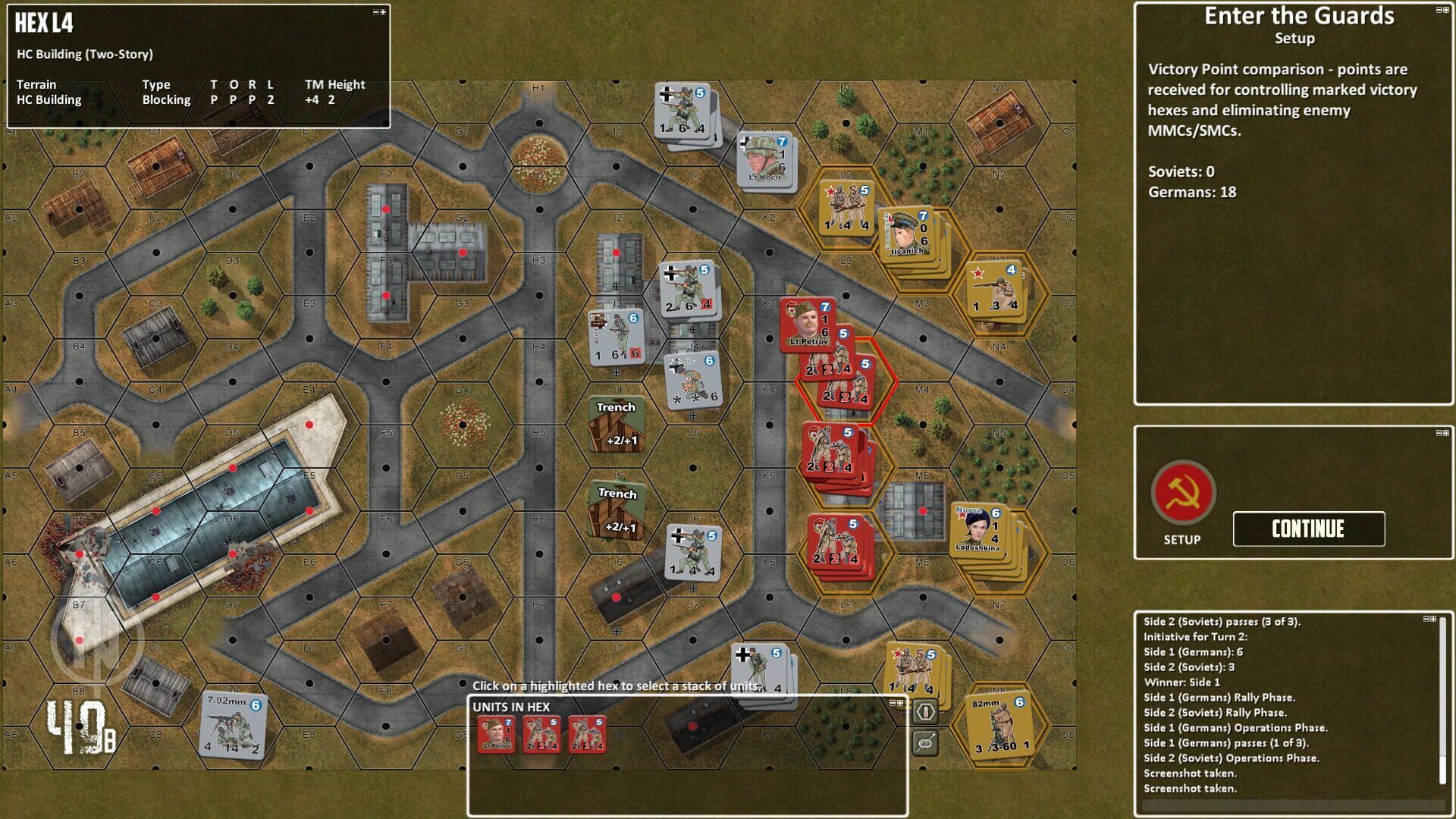The image size is (1456, 819).
Task: Select the Soviet Setup hammer-and-sickle icon
Action: click(x=1184, y=497)
